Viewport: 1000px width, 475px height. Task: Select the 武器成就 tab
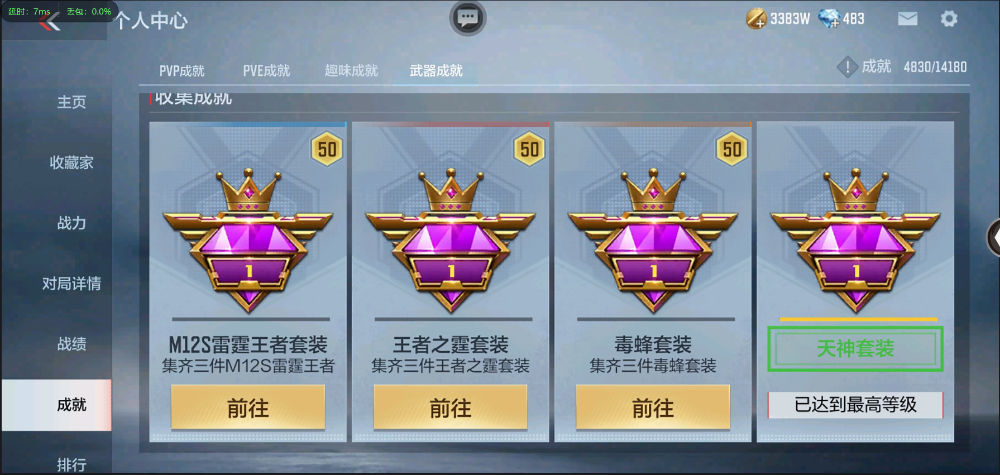[x=436, y=71]
